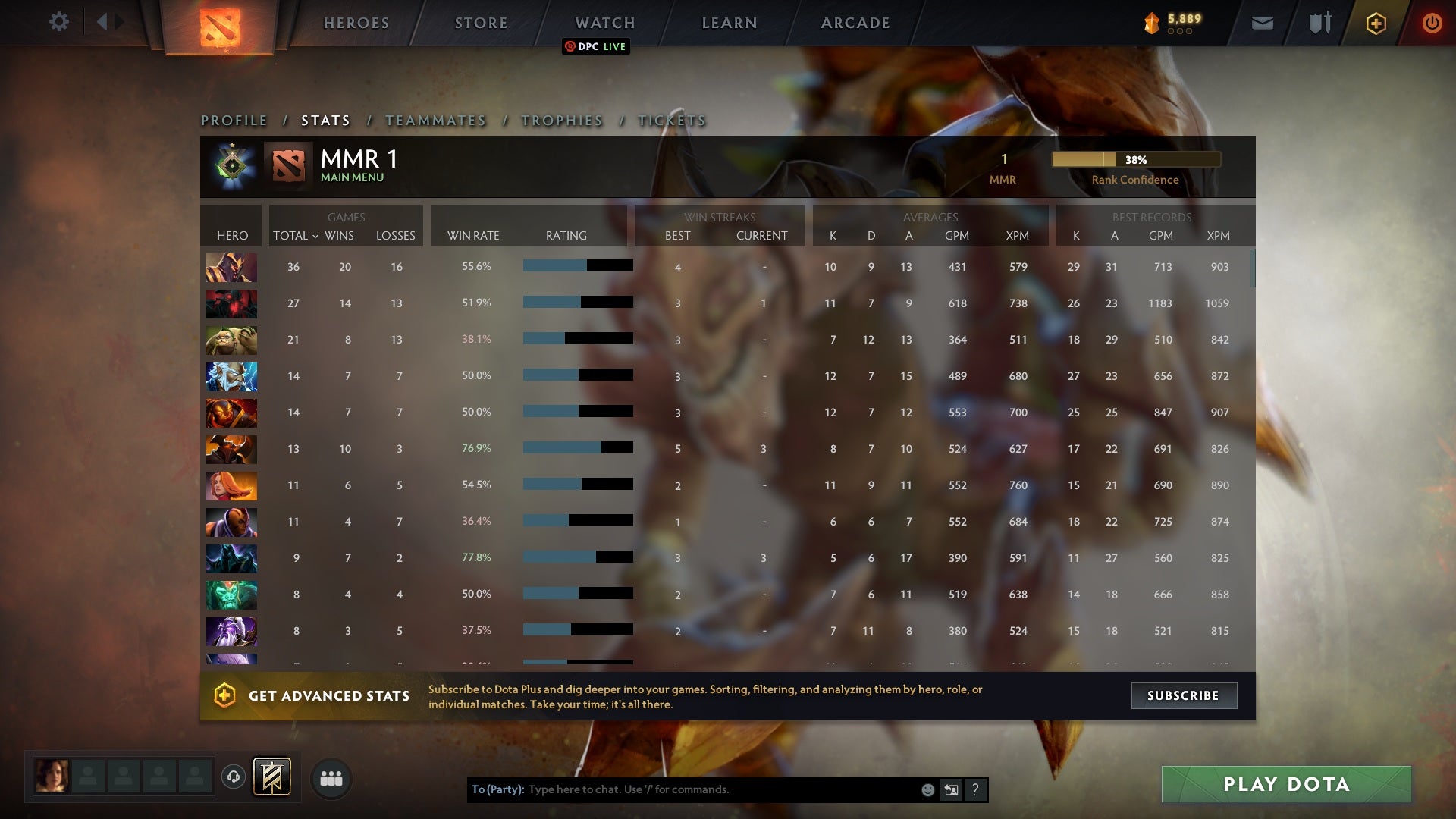Open the DPC LIVE badge
Screen dimensions: 1456x819
[596, 46]
